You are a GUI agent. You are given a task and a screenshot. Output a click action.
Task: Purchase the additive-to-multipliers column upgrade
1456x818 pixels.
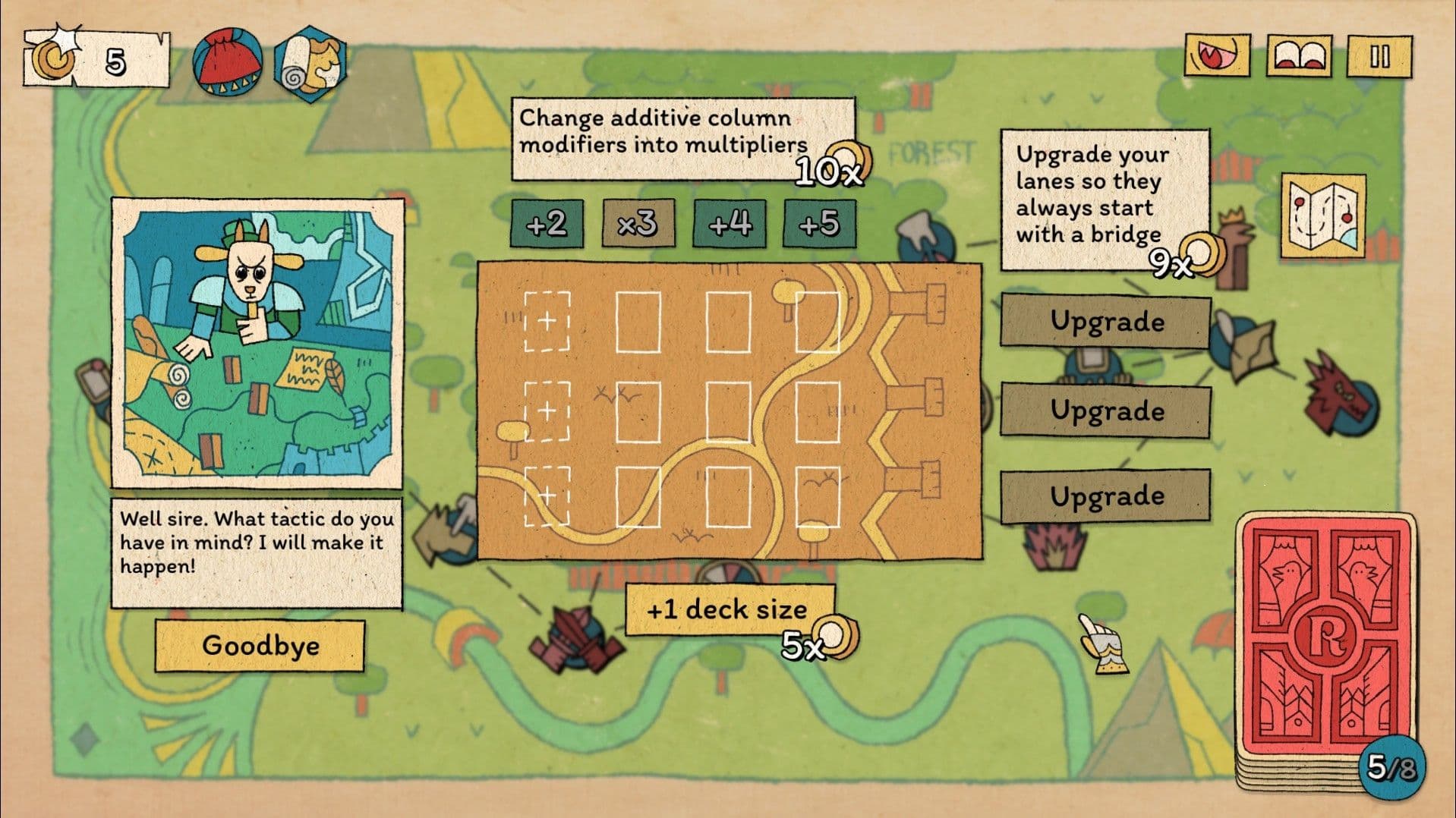682,137
